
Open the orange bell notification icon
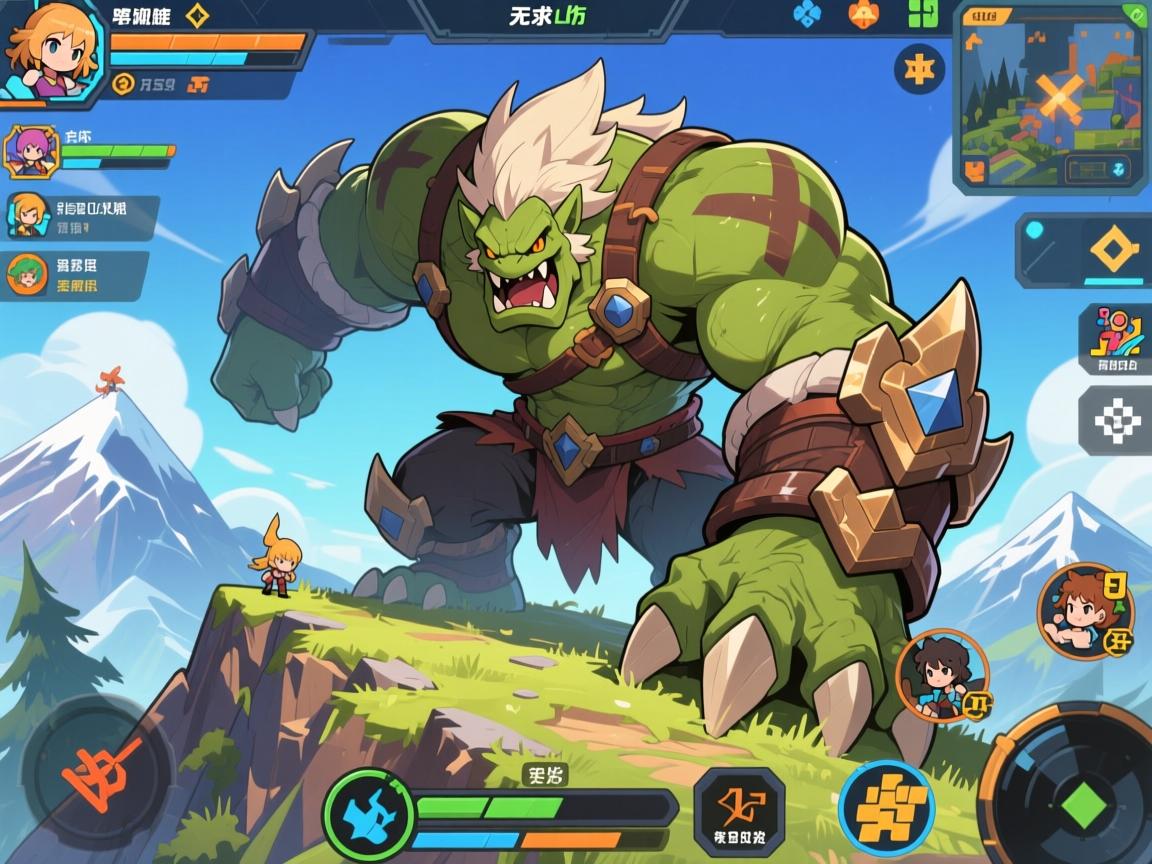pyautogui.click(x=862, y=14)
